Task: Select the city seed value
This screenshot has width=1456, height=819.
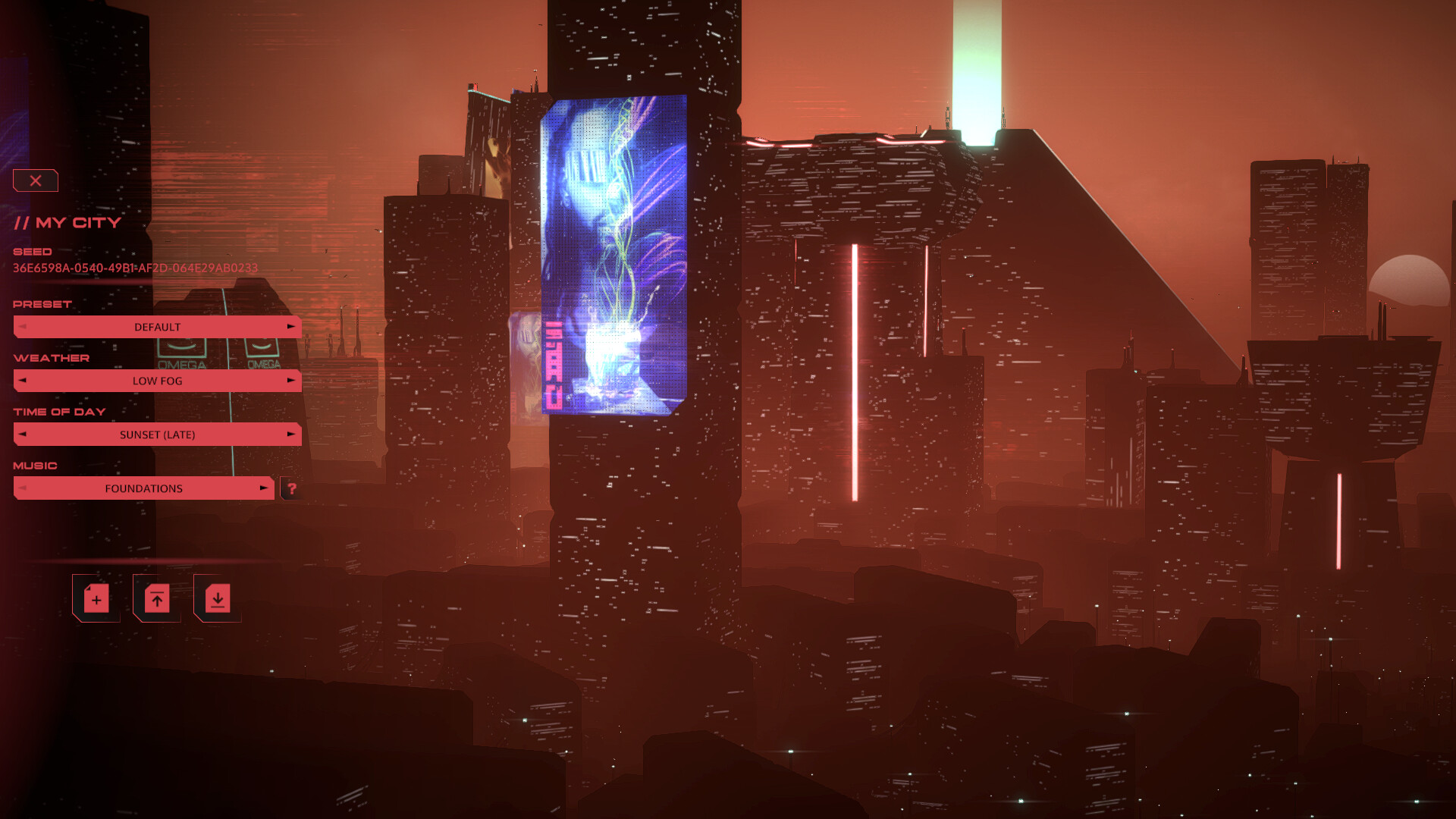Action: coord(135,268)
